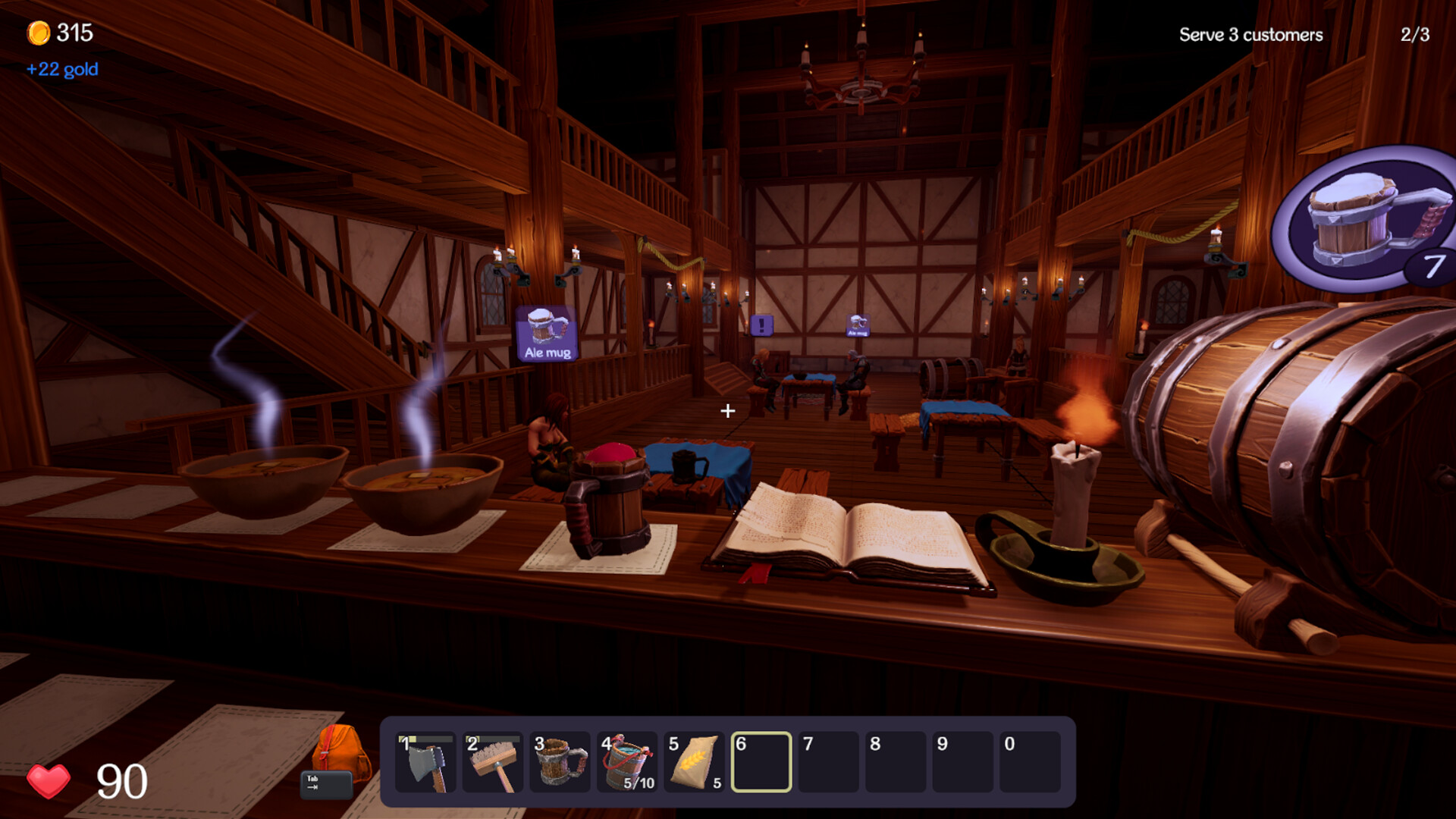Select the water bucket showing 5/10
Image resolution: width=1456 pixels, height=819 pixels.
[627, 762]
